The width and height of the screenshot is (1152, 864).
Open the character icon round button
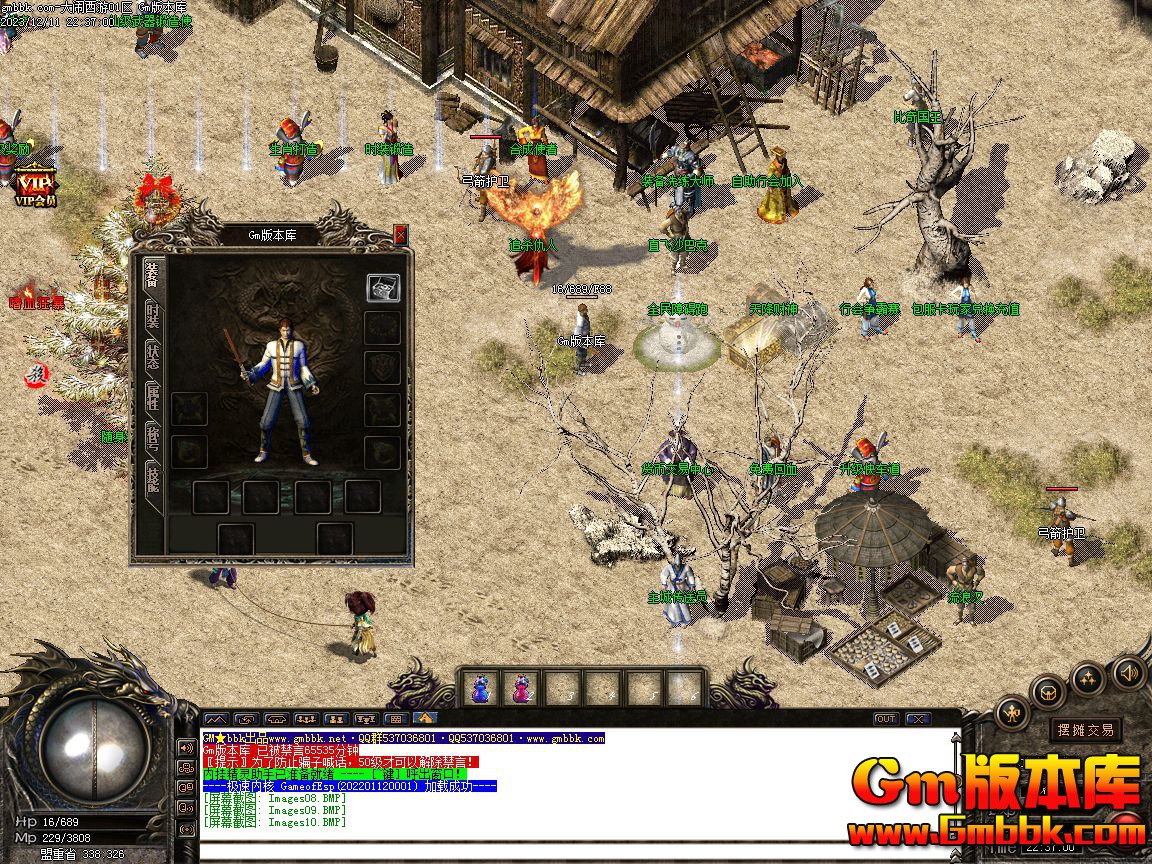click(1012, 713)
